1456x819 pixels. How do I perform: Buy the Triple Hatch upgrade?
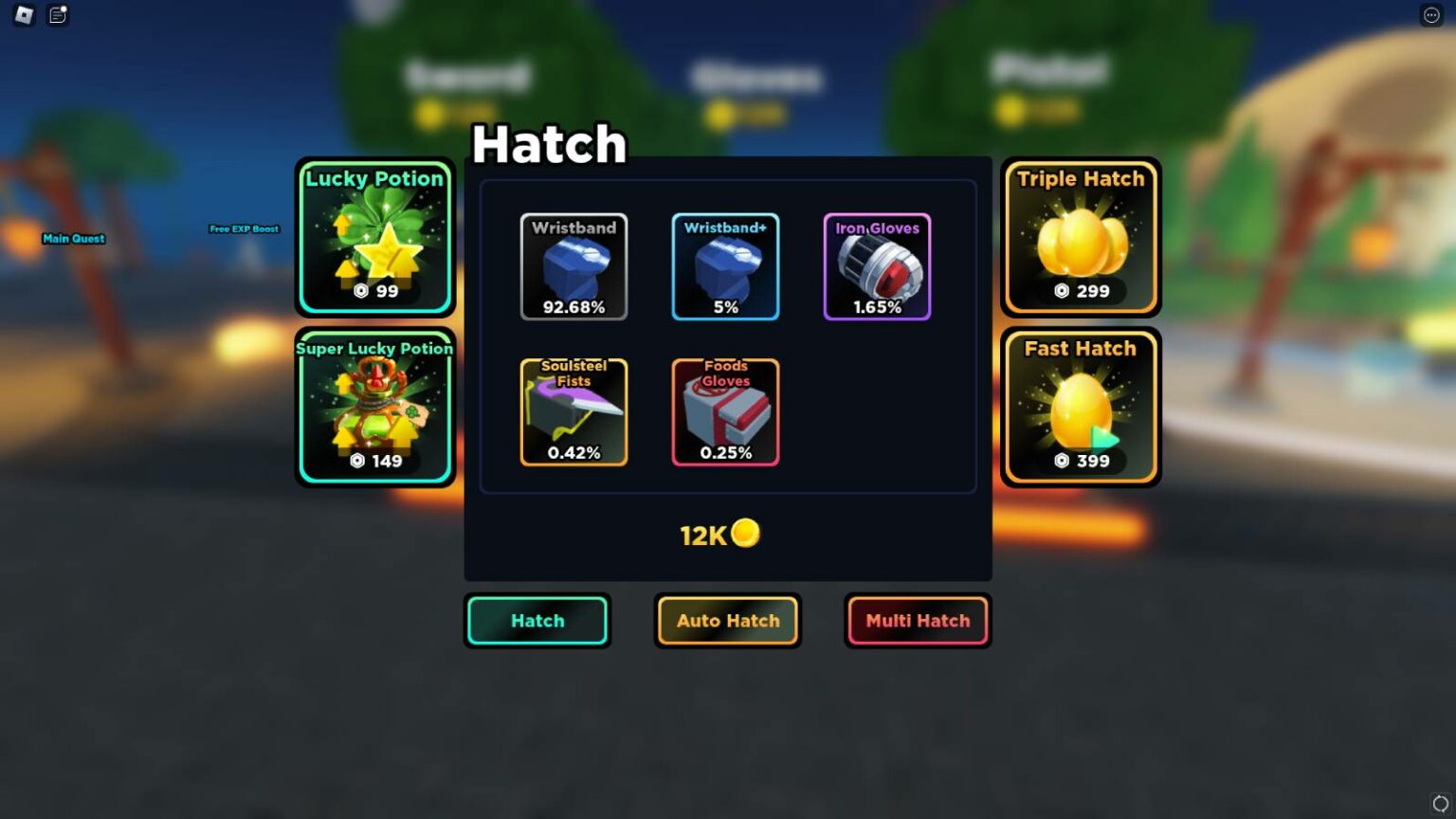click(1081, 237)
